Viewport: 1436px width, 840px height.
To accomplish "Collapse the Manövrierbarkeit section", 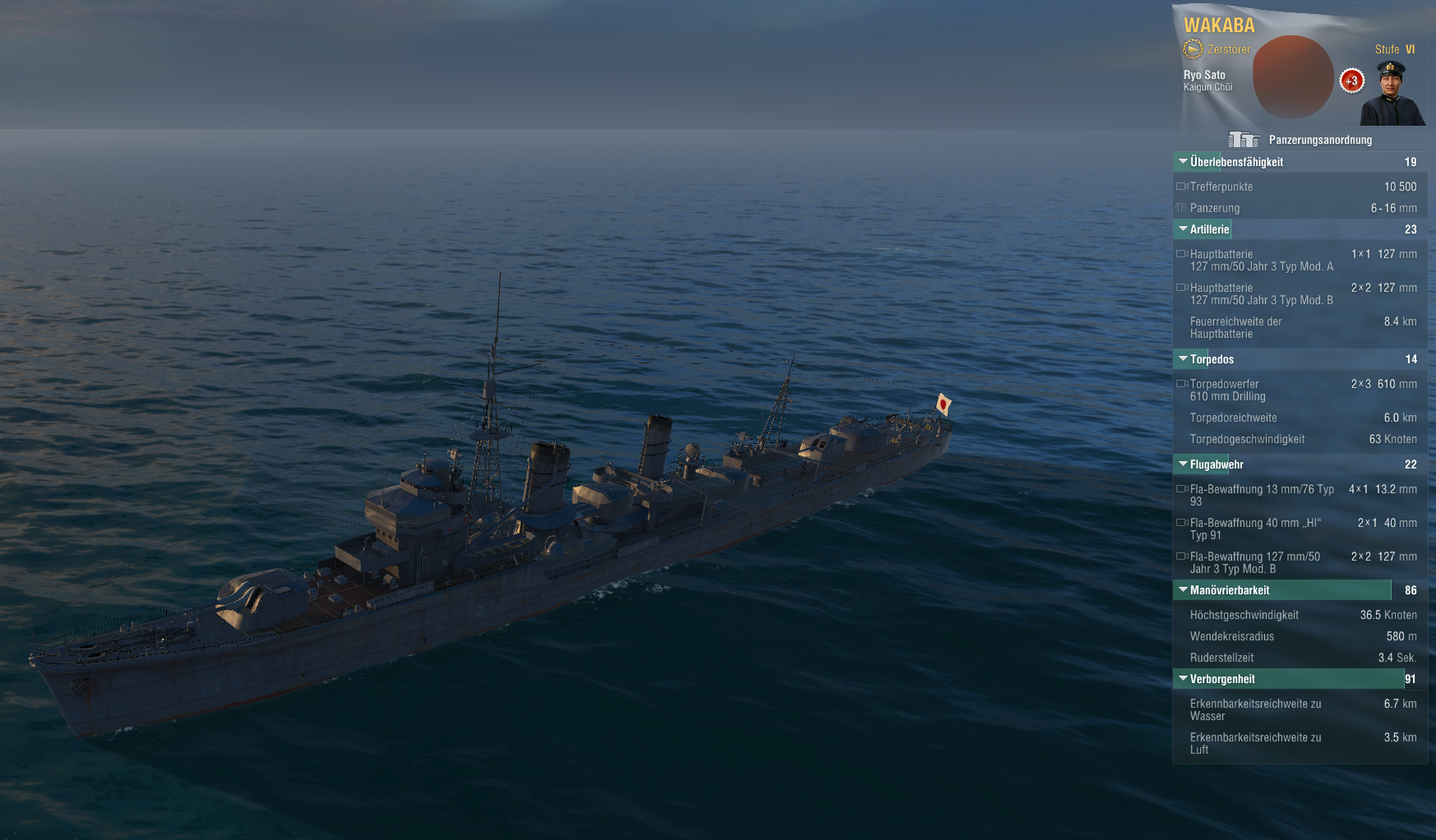I will (x=1183, y=590).
